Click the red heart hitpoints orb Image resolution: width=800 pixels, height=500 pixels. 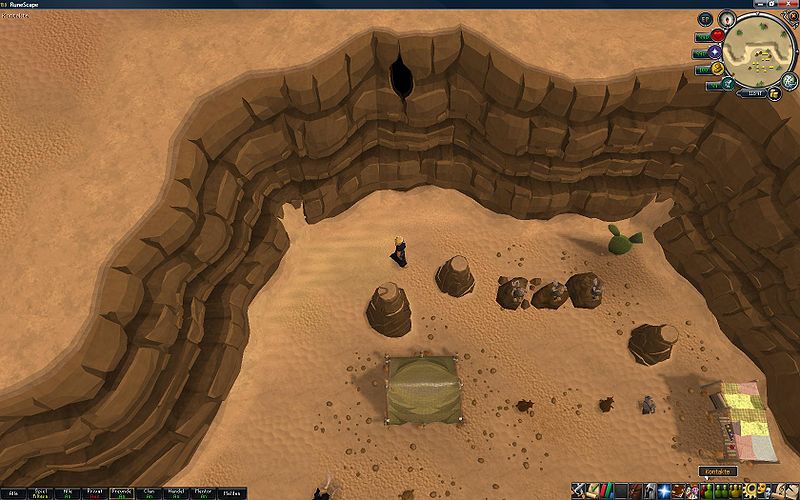pos(717,35)
